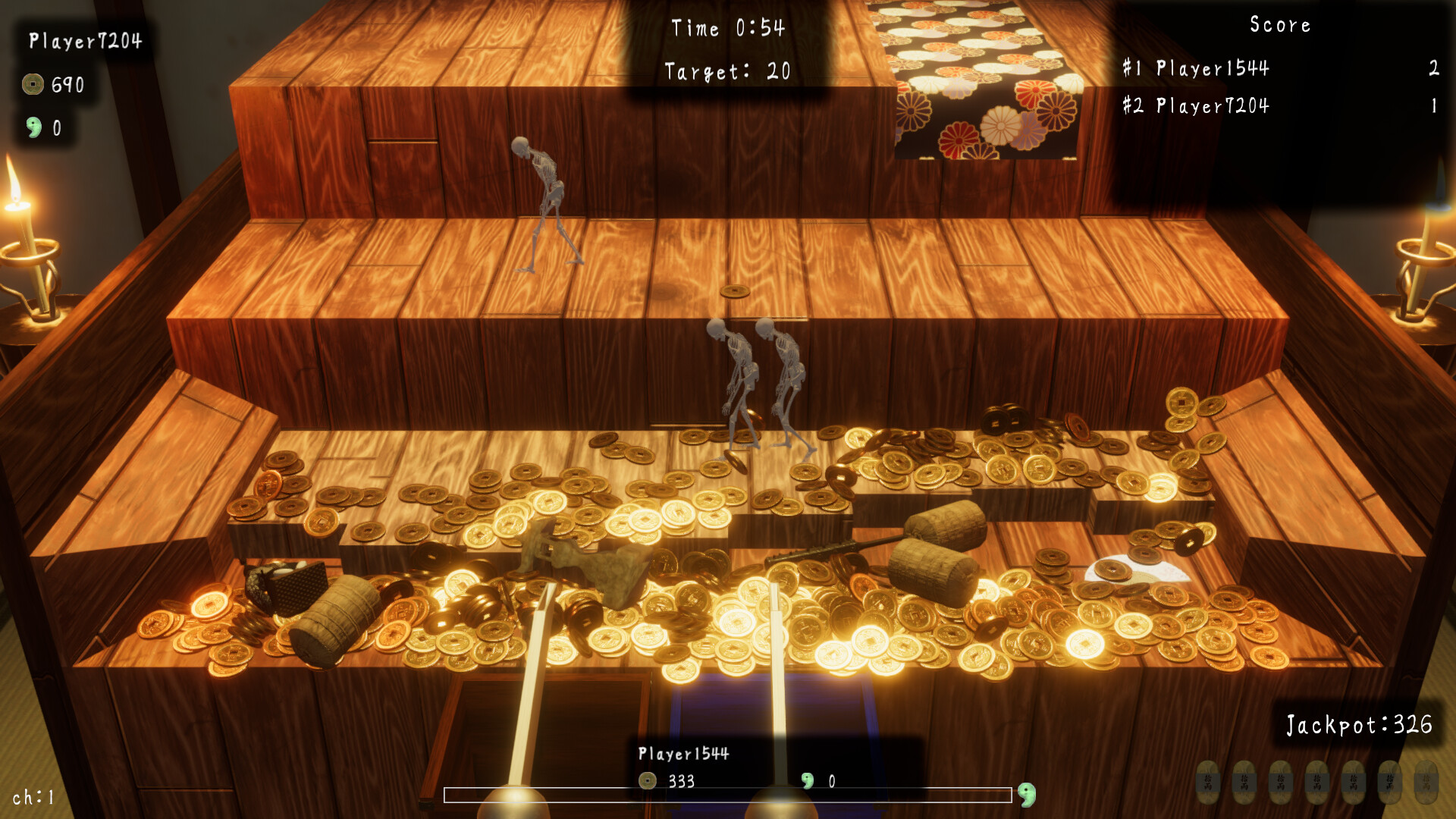Click the copper coin icon beside 690
The height and width of the screenshot is (819, 1456).
click(x=32, y=84)
